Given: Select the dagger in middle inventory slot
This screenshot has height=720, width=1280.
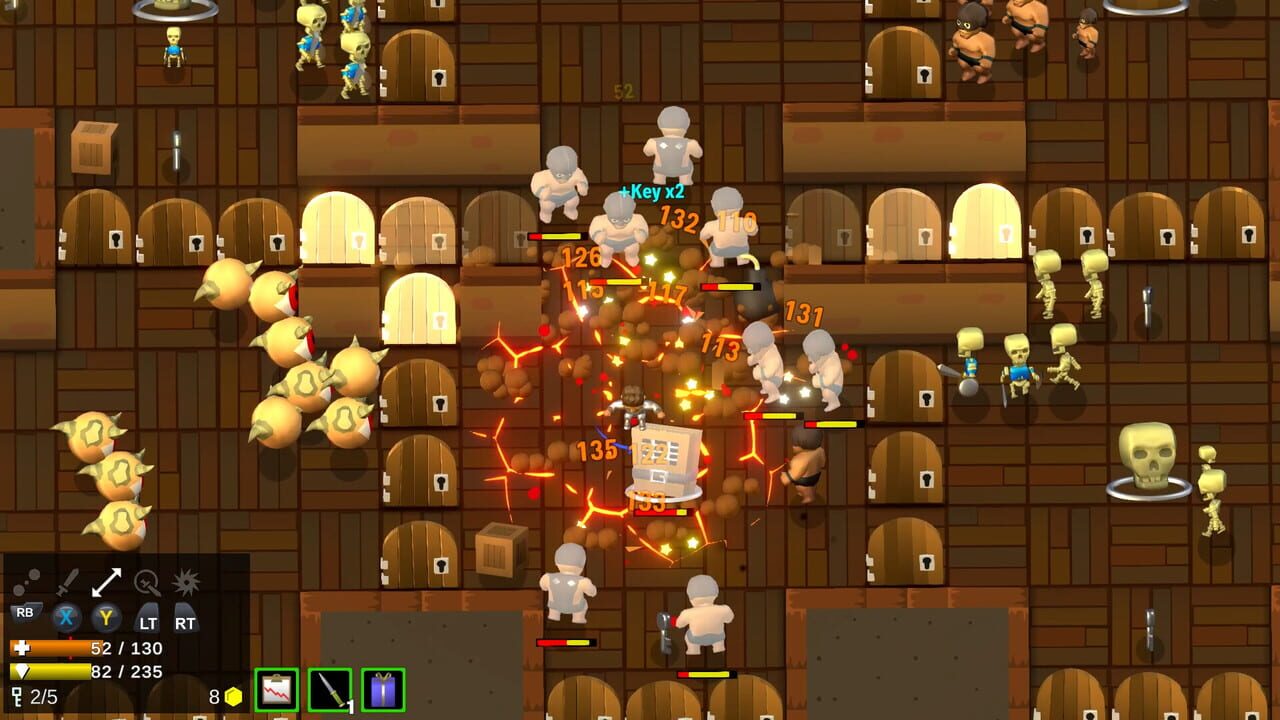Looking at the screenshot, I should tap(329, 688).
